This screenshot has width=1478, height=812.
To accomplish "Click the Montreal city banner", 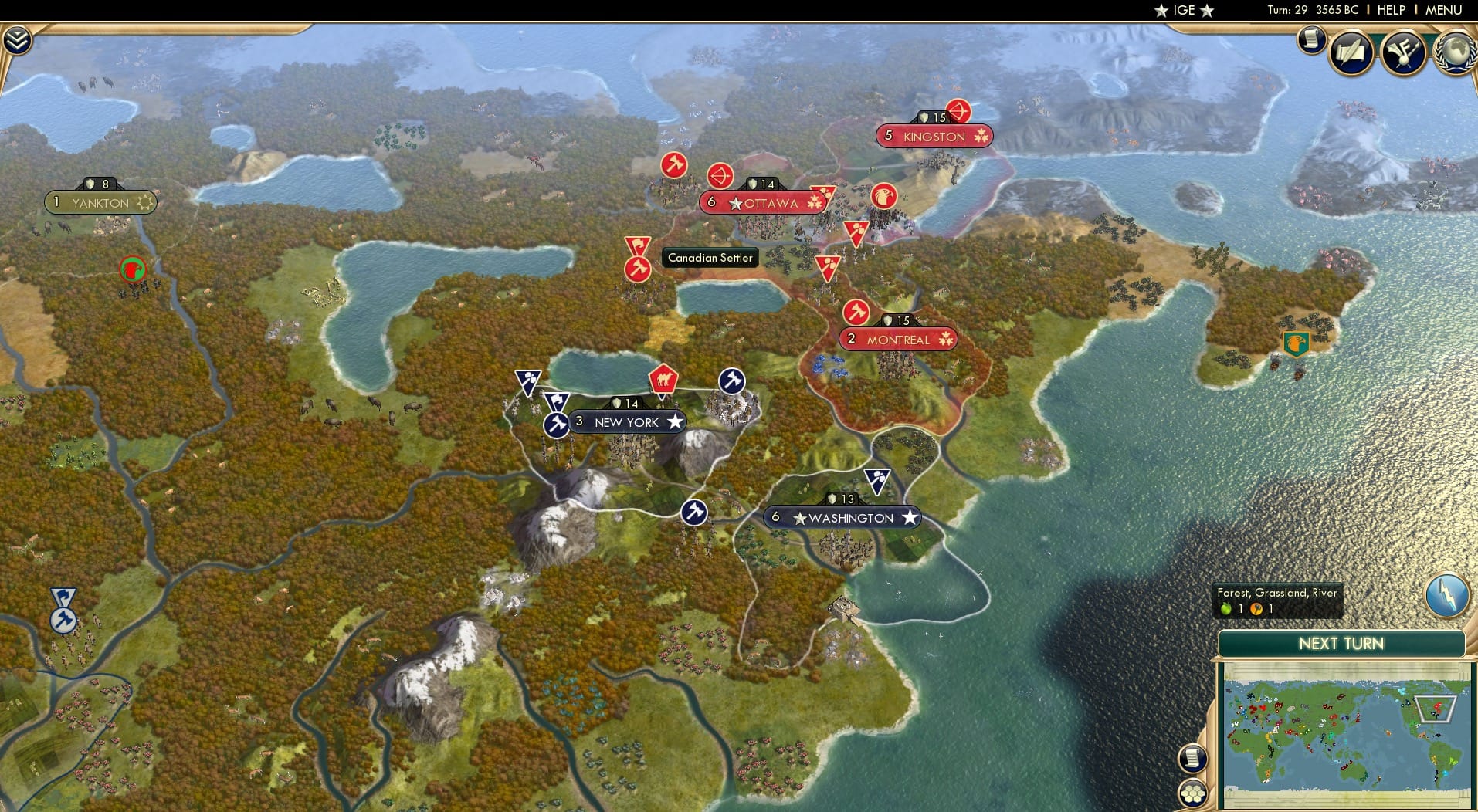I will (x=898, y=338).
